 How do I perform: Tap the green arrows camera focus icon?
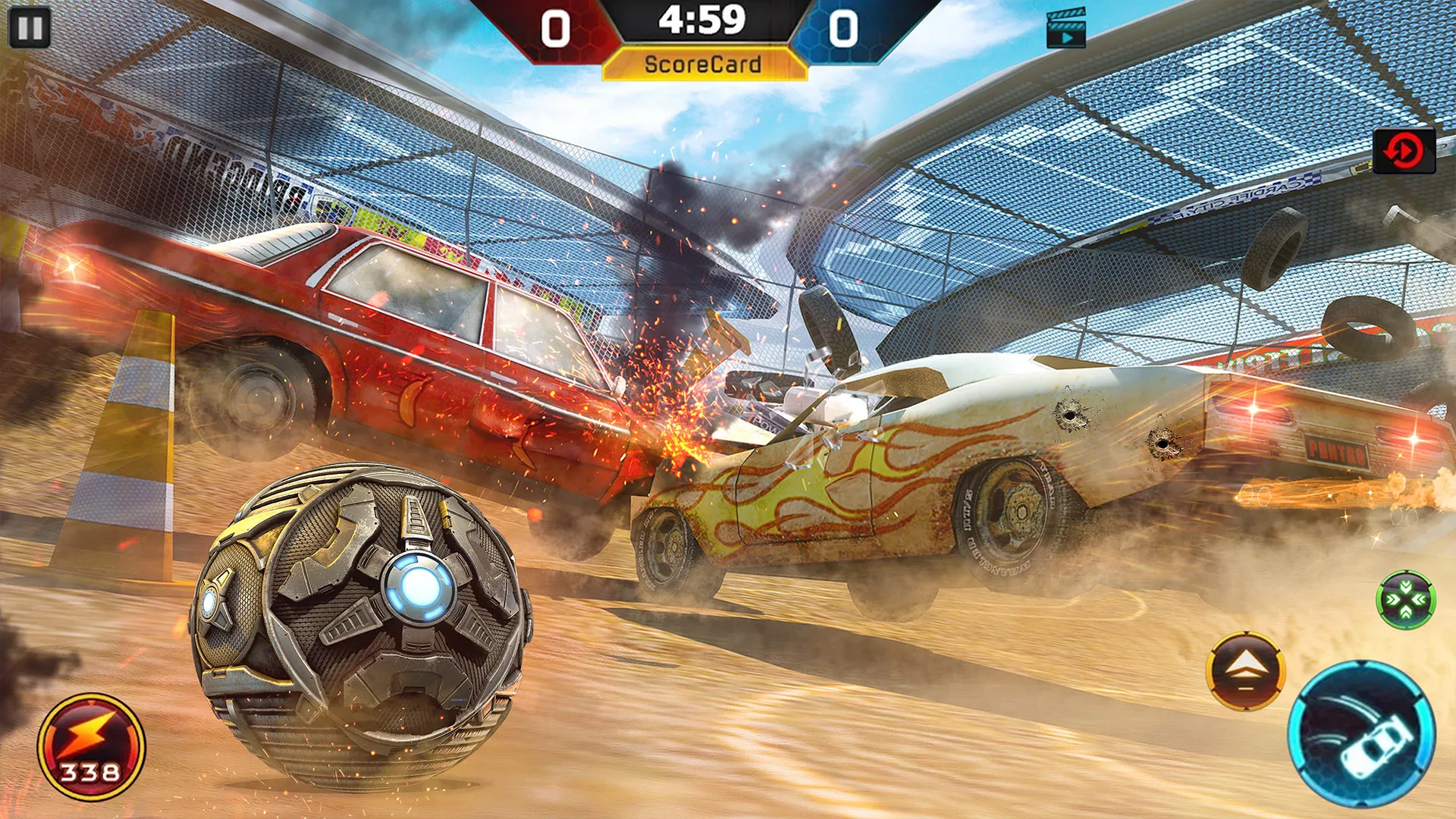point(1405,600)
